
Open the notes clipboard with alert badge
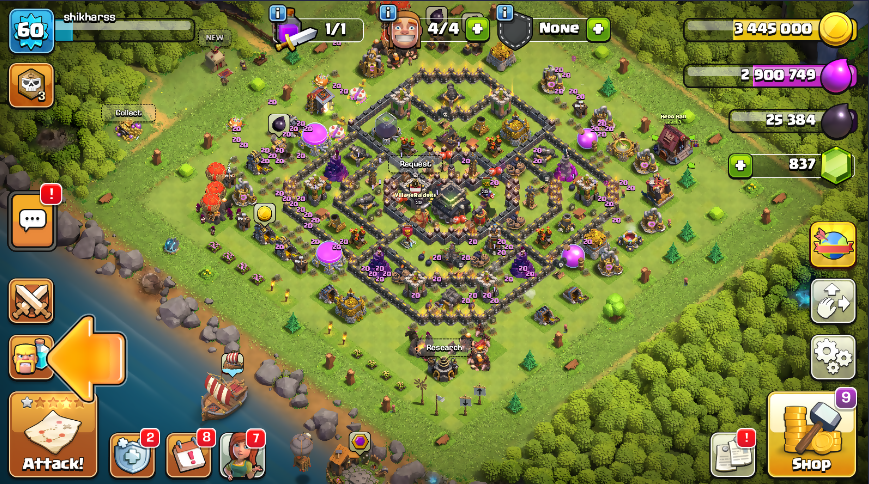[x=732, y=455]
